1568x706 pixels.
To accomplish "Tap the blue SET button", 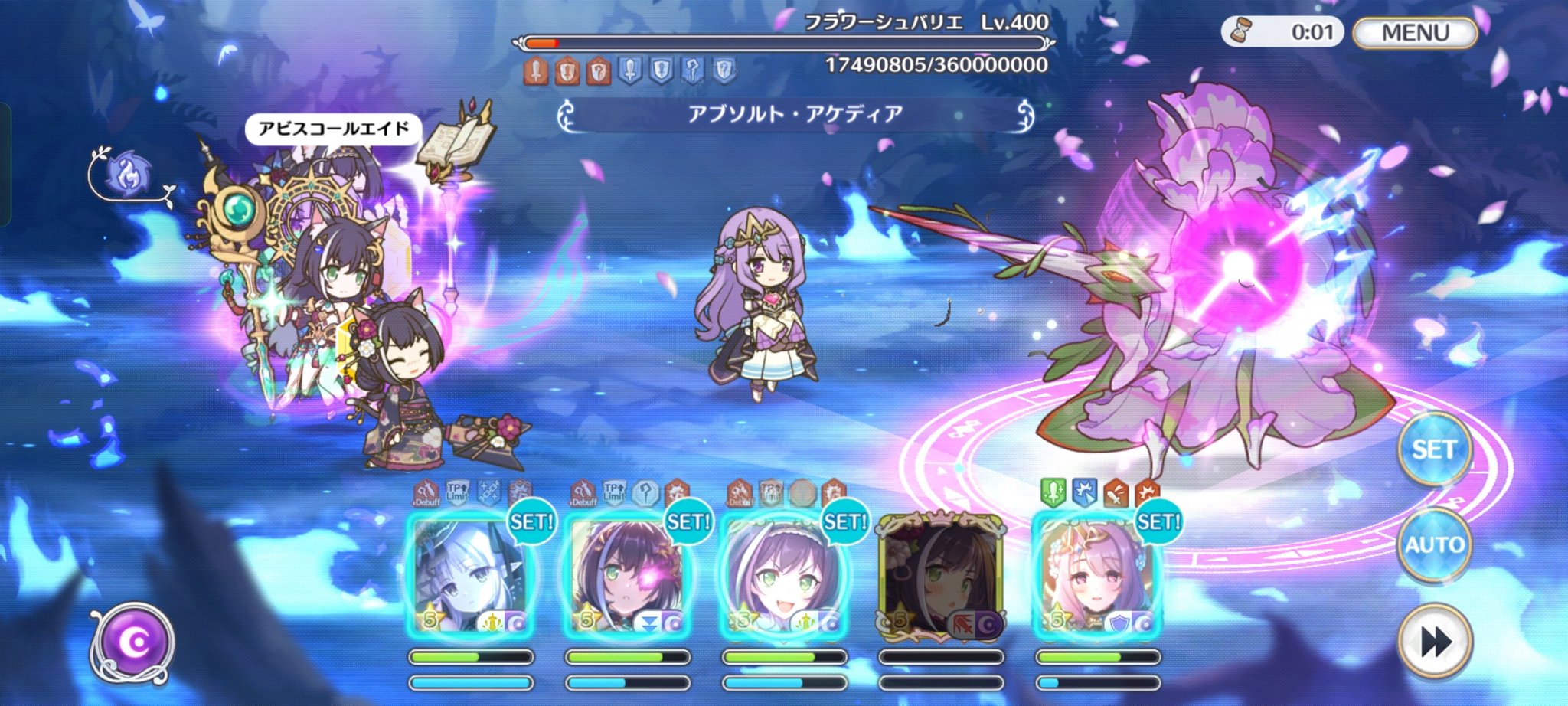I will pyautogui.click(x=1433, y=449).
